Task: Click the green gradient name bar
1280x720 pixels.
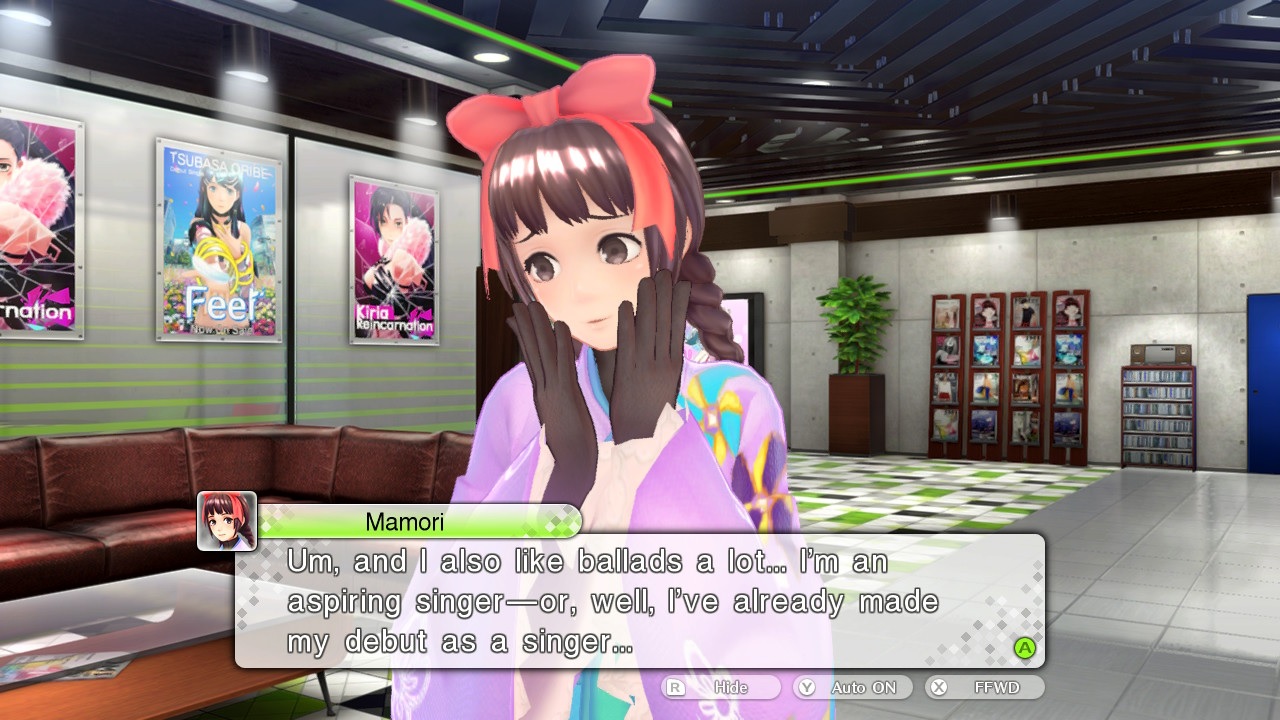Action: coord(420,522)
